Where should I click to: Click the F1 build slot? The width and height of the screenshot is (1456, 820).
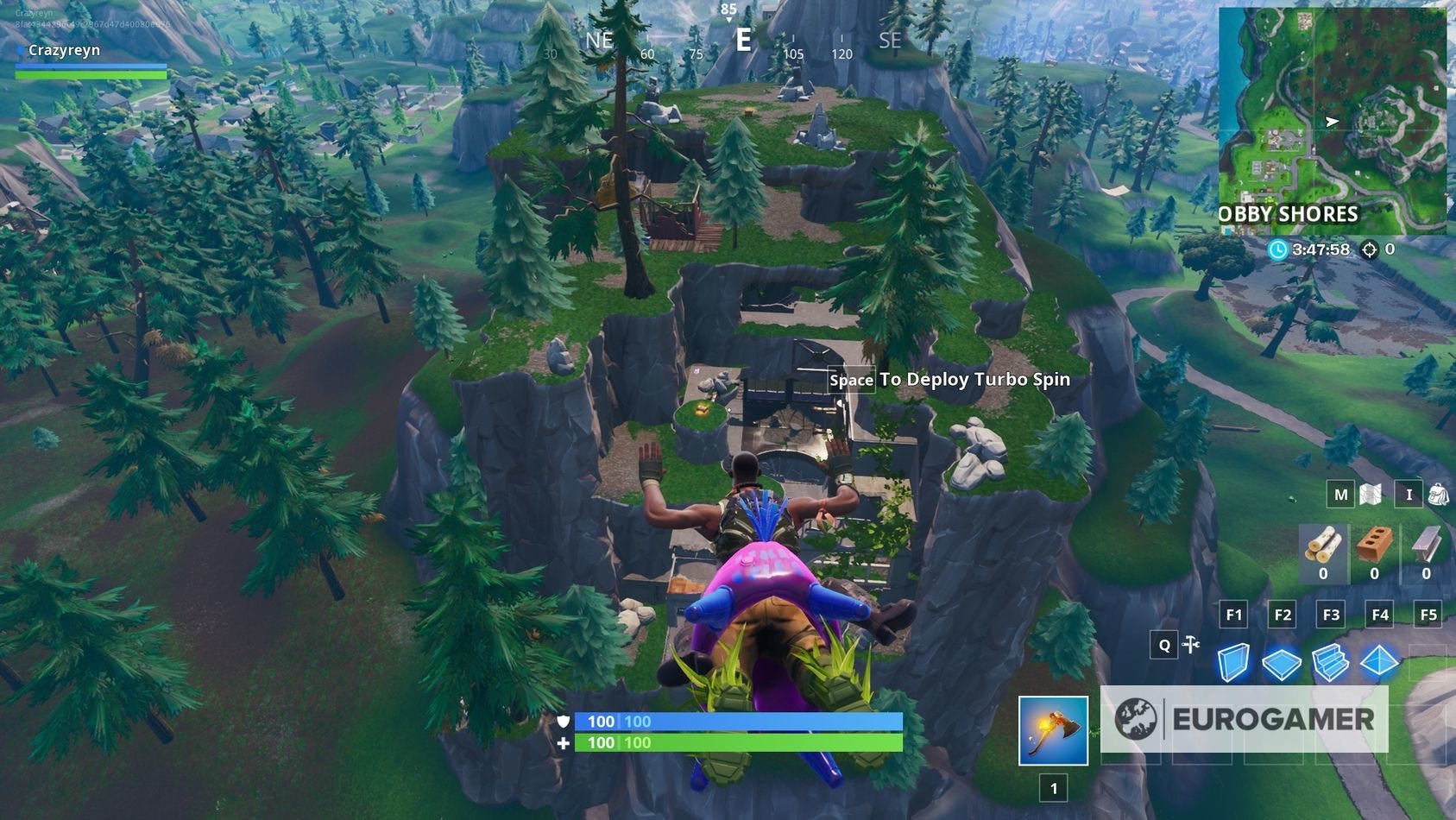[x=1233, y=614]
